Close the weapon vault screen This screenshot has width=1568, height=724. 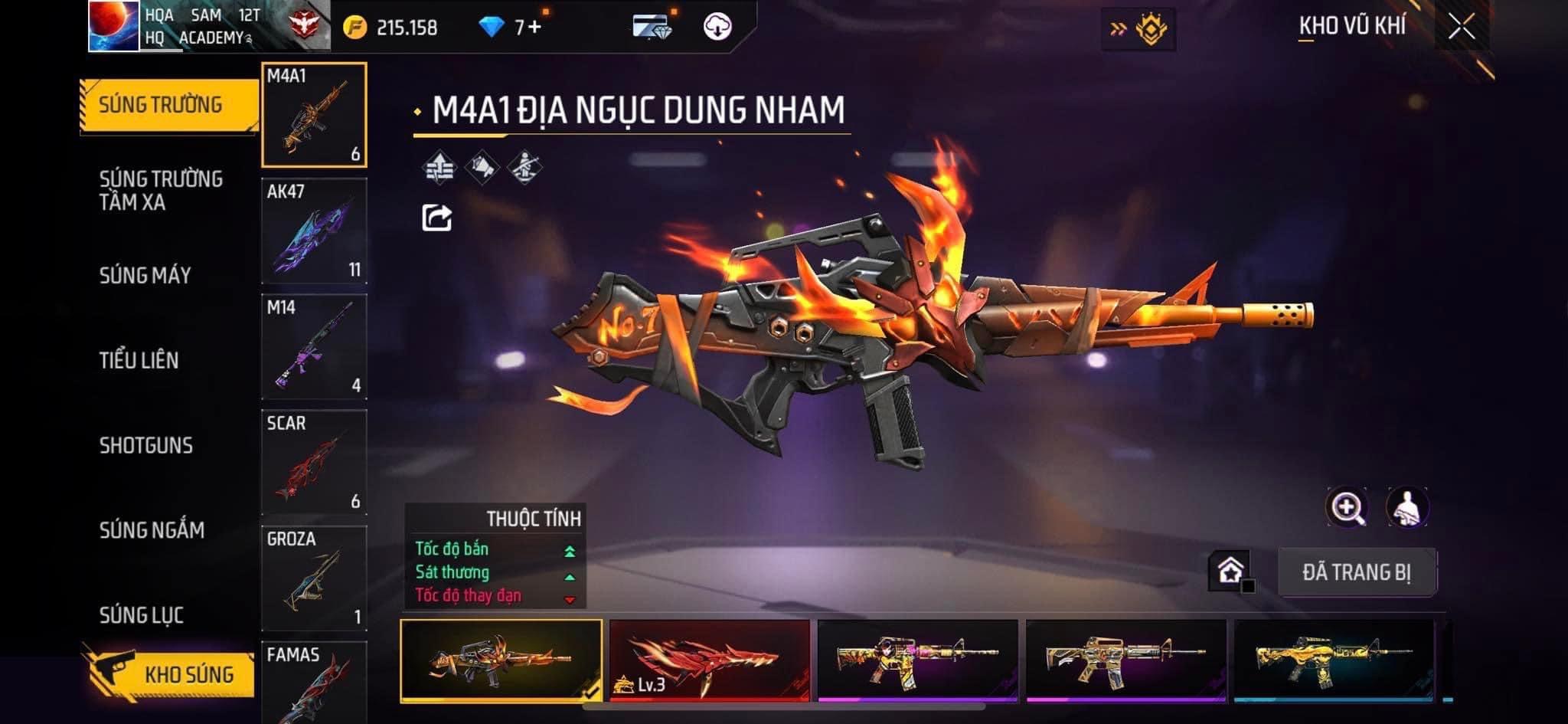click(x=1461, y=28)
